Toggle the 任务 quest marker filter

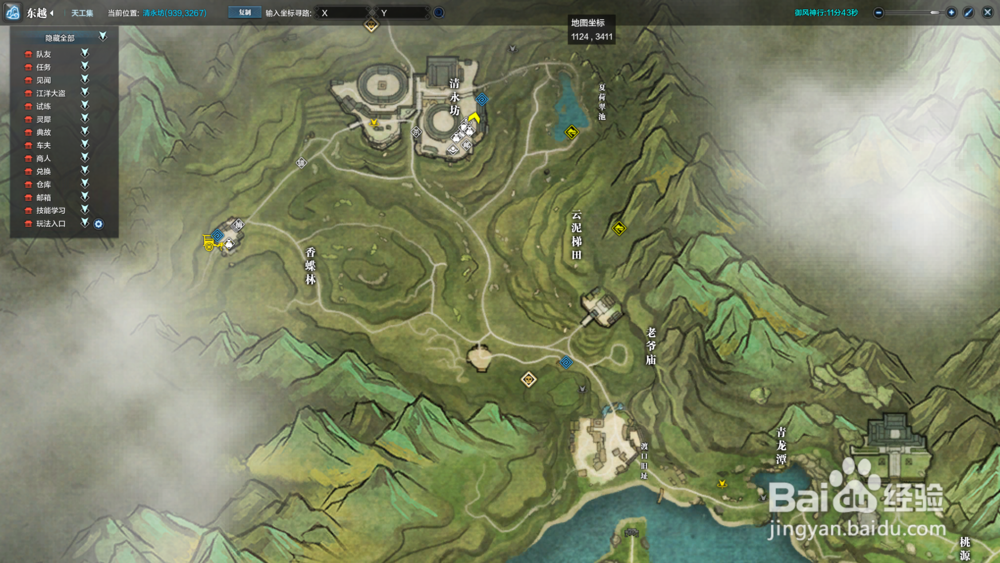(x=85, y=66)
